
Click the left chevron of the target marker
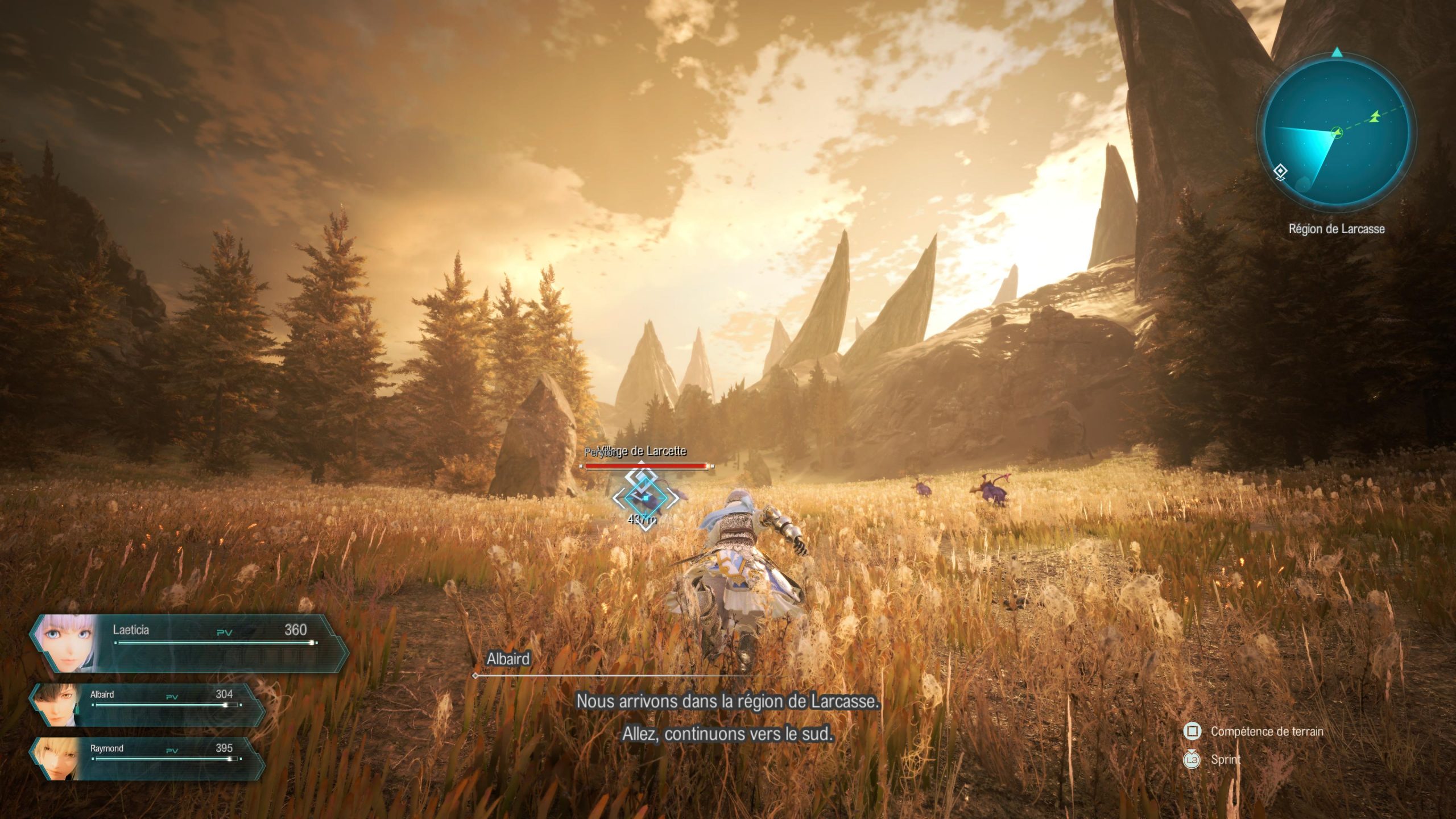(x=619, y=499)
